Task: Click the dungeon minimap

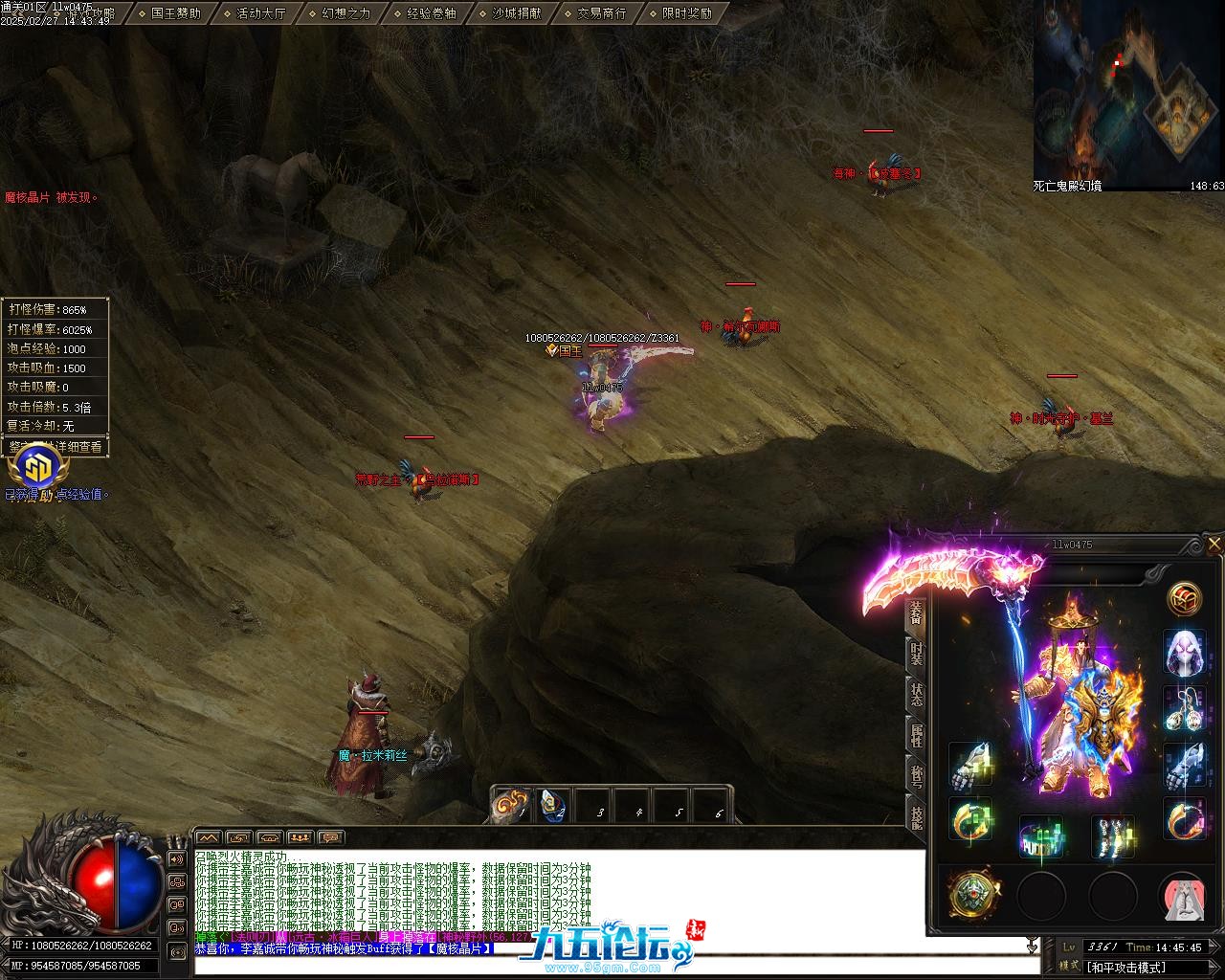Action: tap(1127, 92)
